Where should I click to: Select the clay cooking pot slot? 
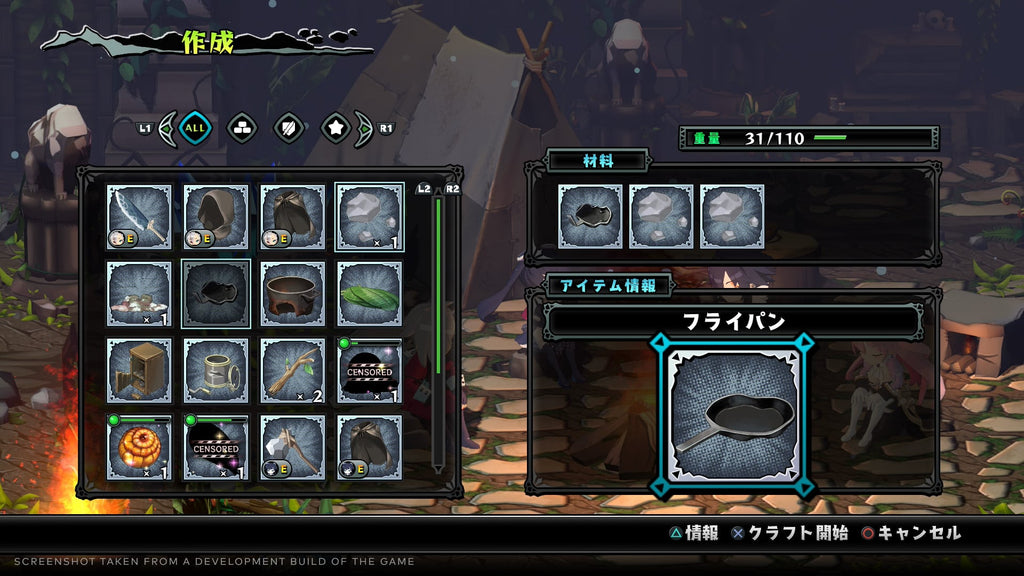293,294
